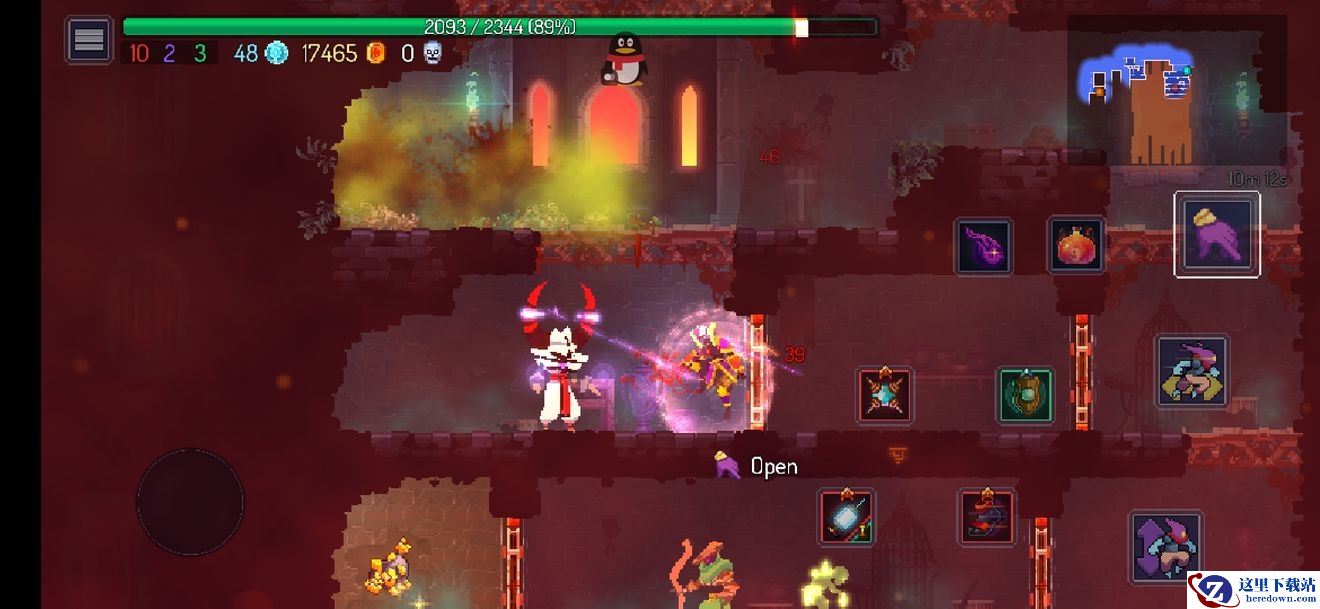1320x609 pixels.
Task: Activate the purple flame ability icon
Action: pos(983,246)
